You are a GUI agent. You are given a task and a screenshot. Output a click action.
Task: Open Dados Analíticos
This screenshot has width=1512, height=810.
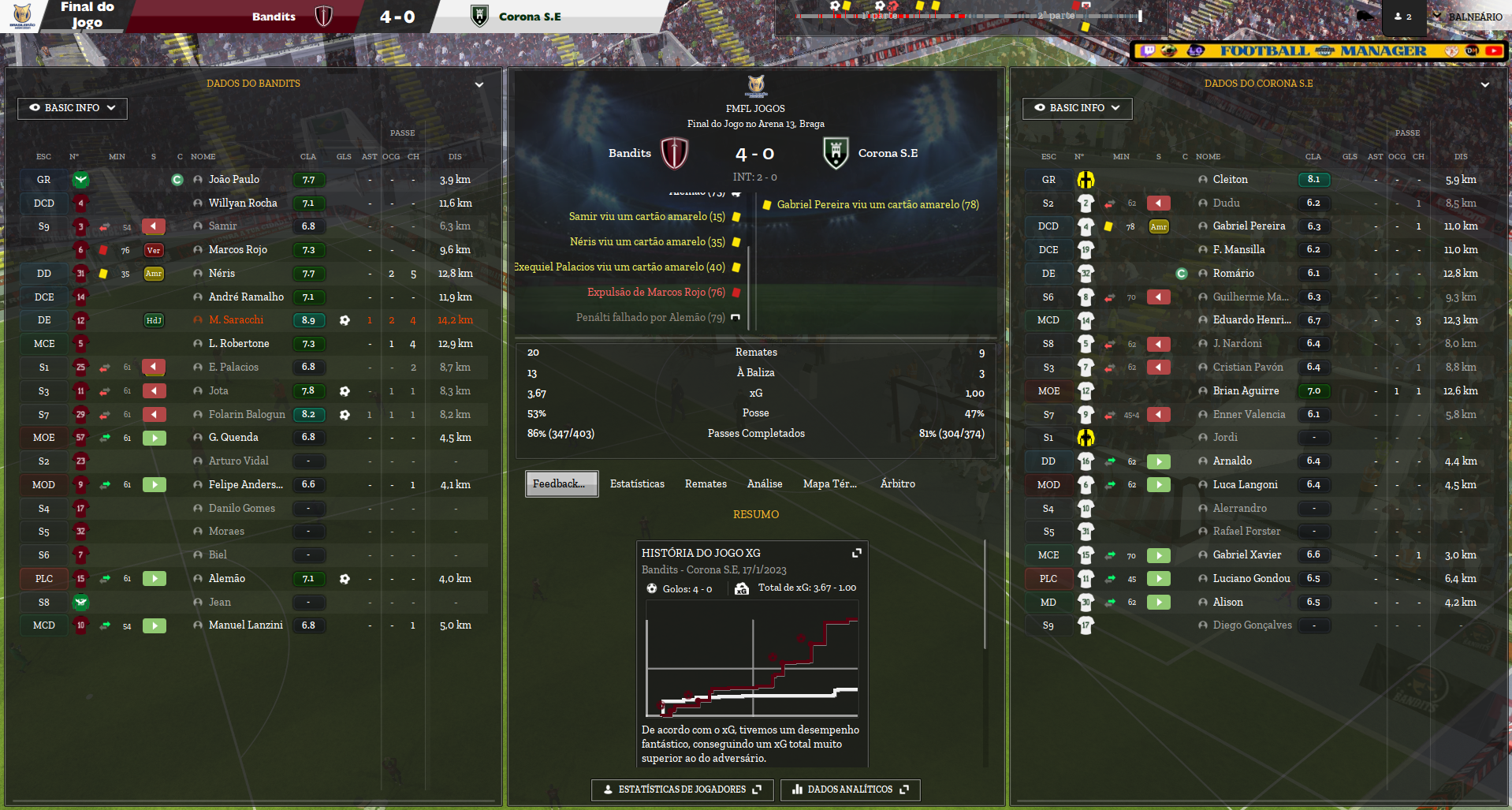coord(850,789)
